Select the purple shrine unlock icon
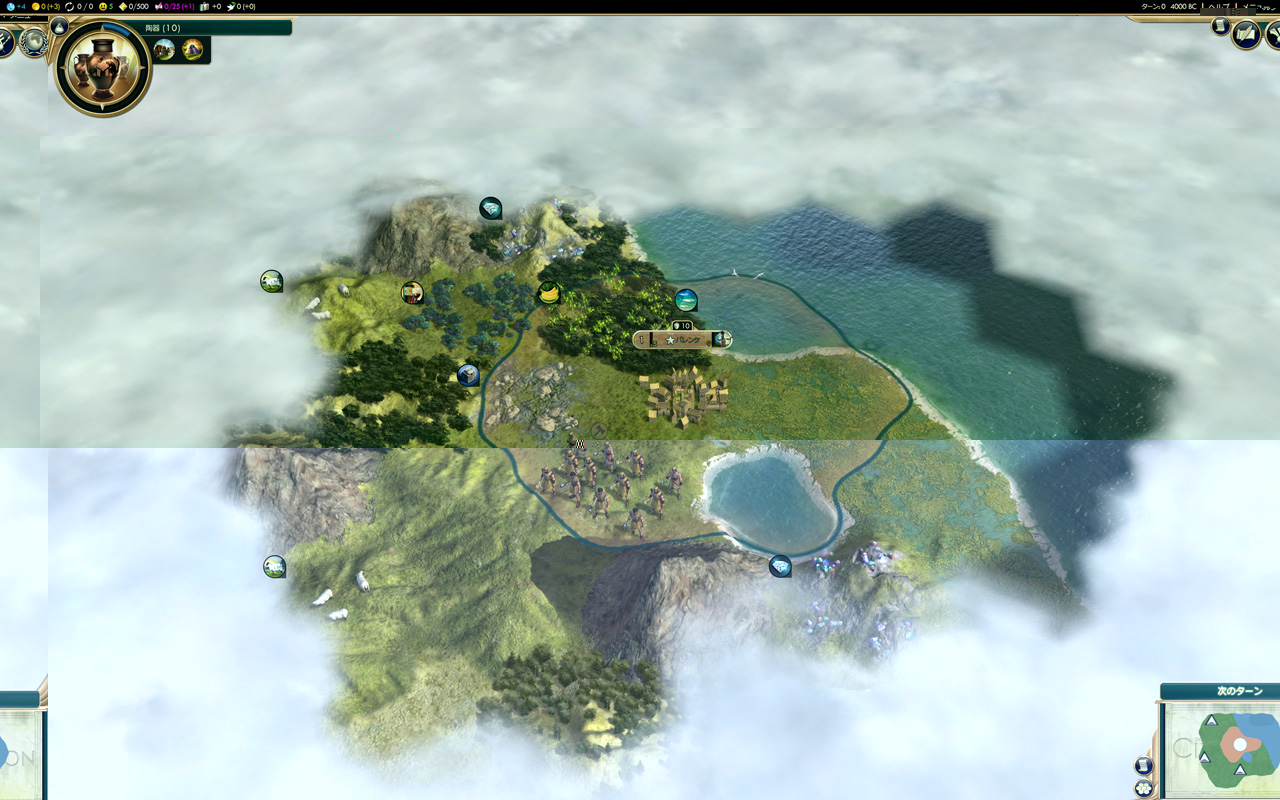 192,49
